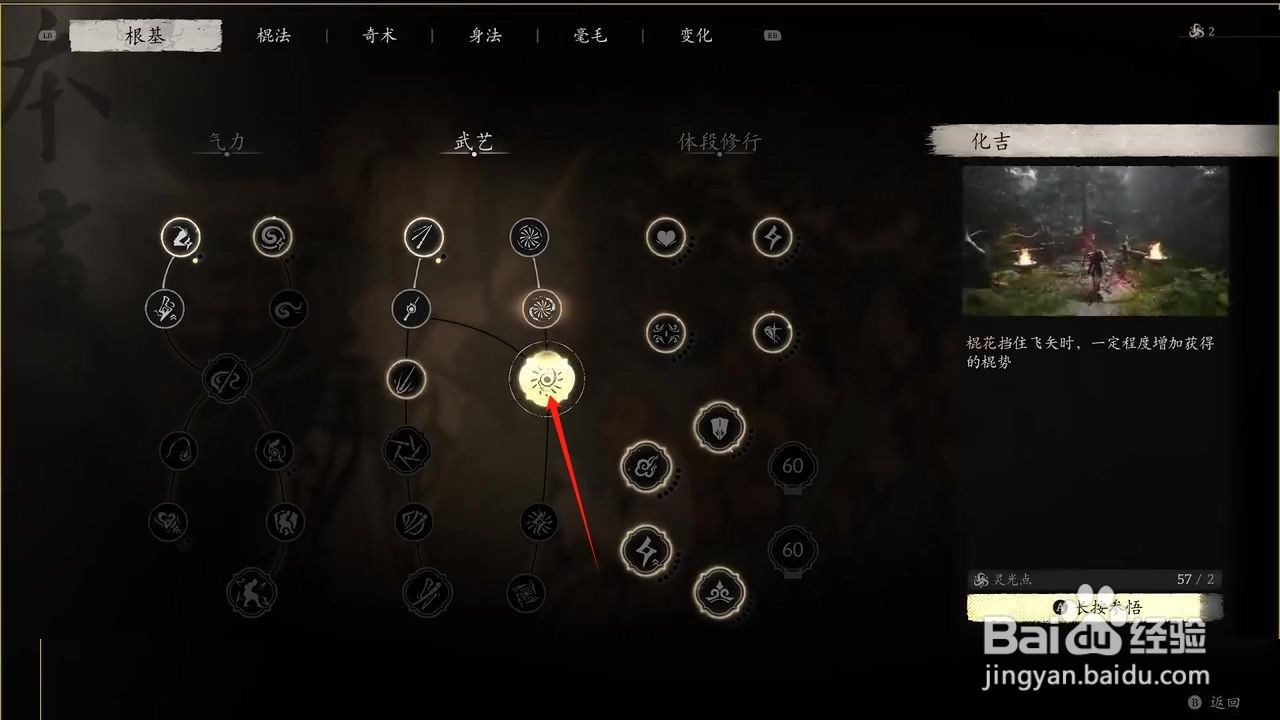Click the trident-crown node at 体段修行 bottom
Viewport: 1280px width, 720px height.
pos(718,593)
